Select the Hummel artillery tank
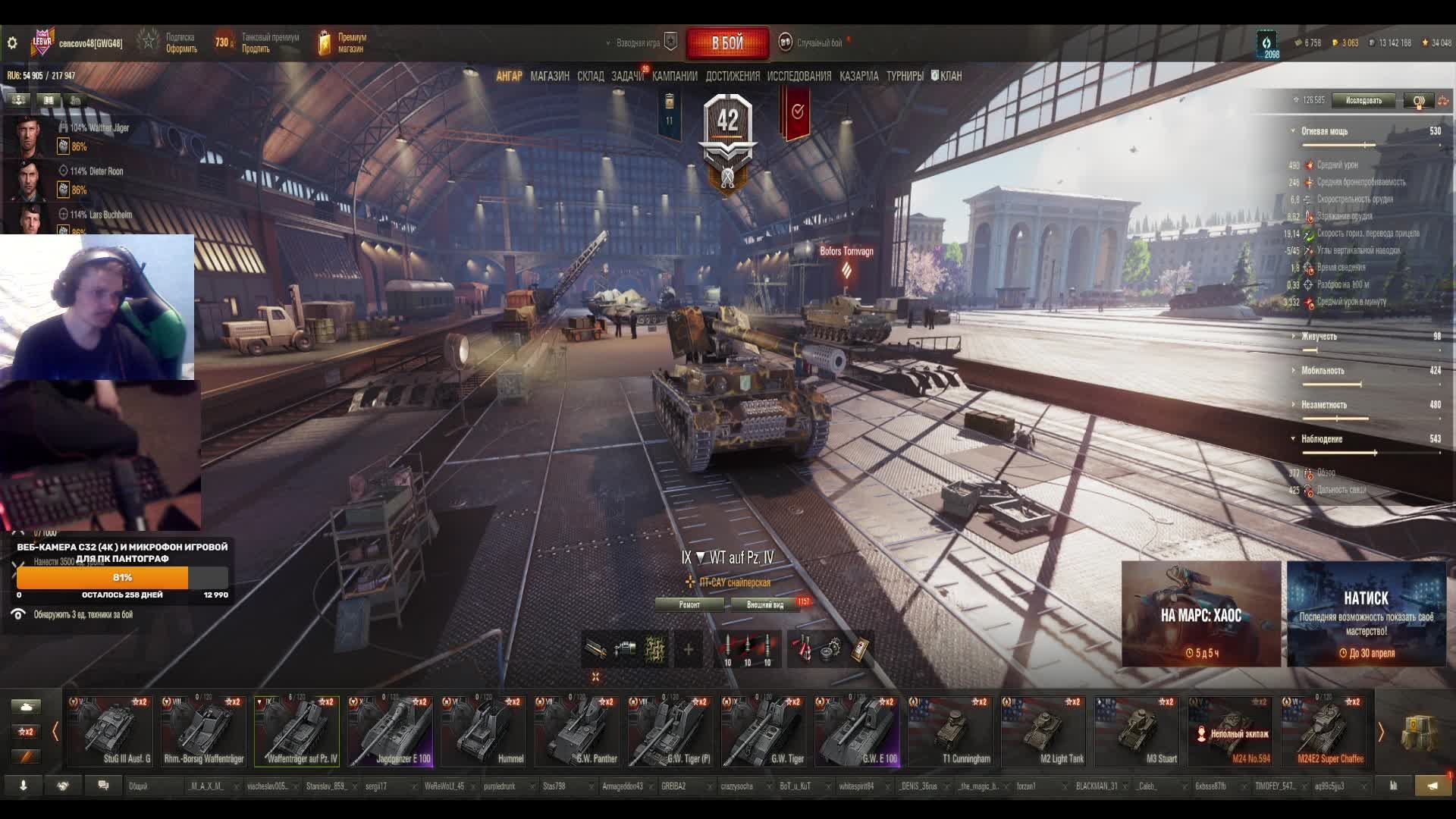The height and width of the screenshot is (819, 1456). point(483,732)
